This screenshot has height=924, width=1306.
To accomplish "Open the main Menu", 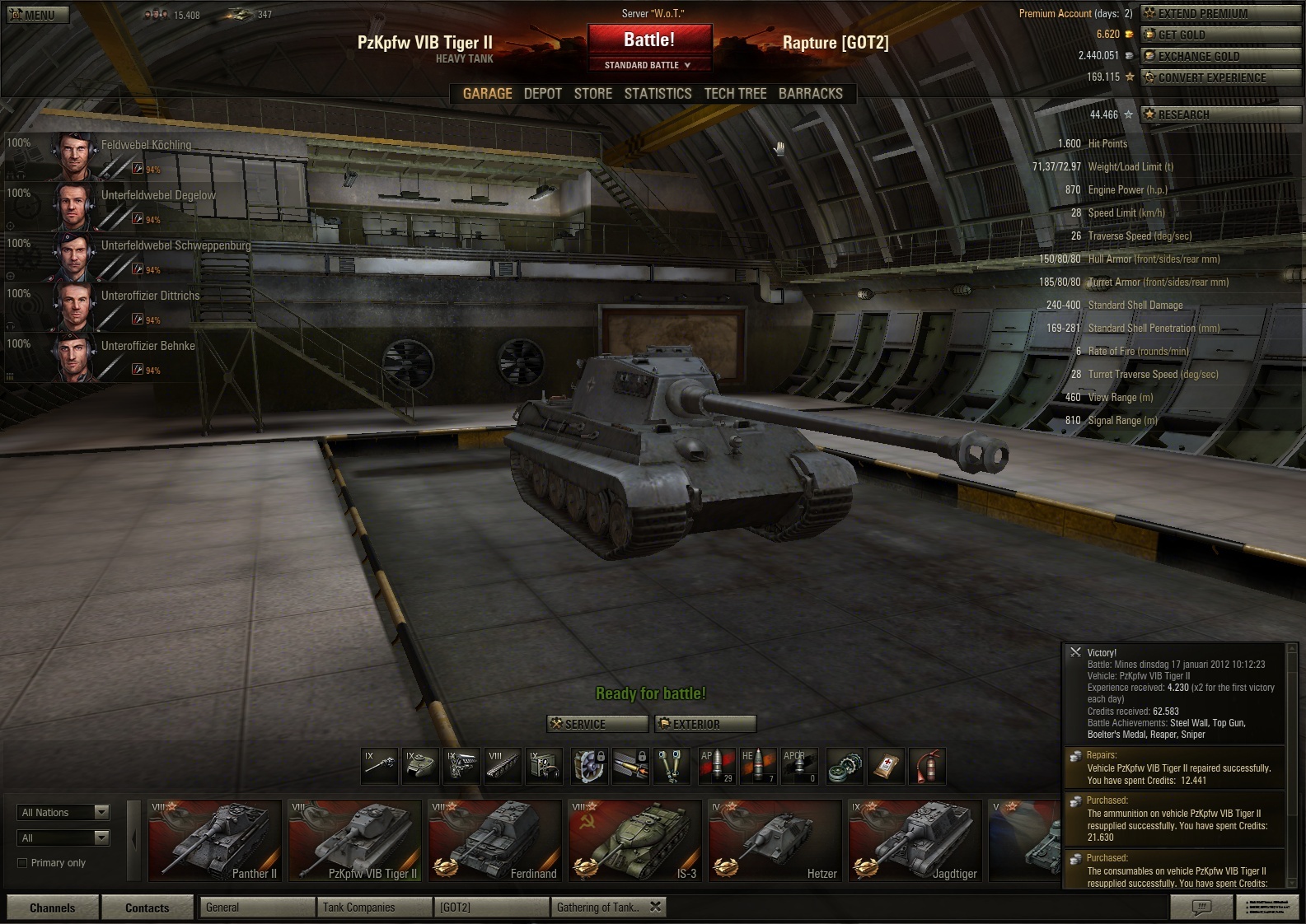I will point(38,15).
